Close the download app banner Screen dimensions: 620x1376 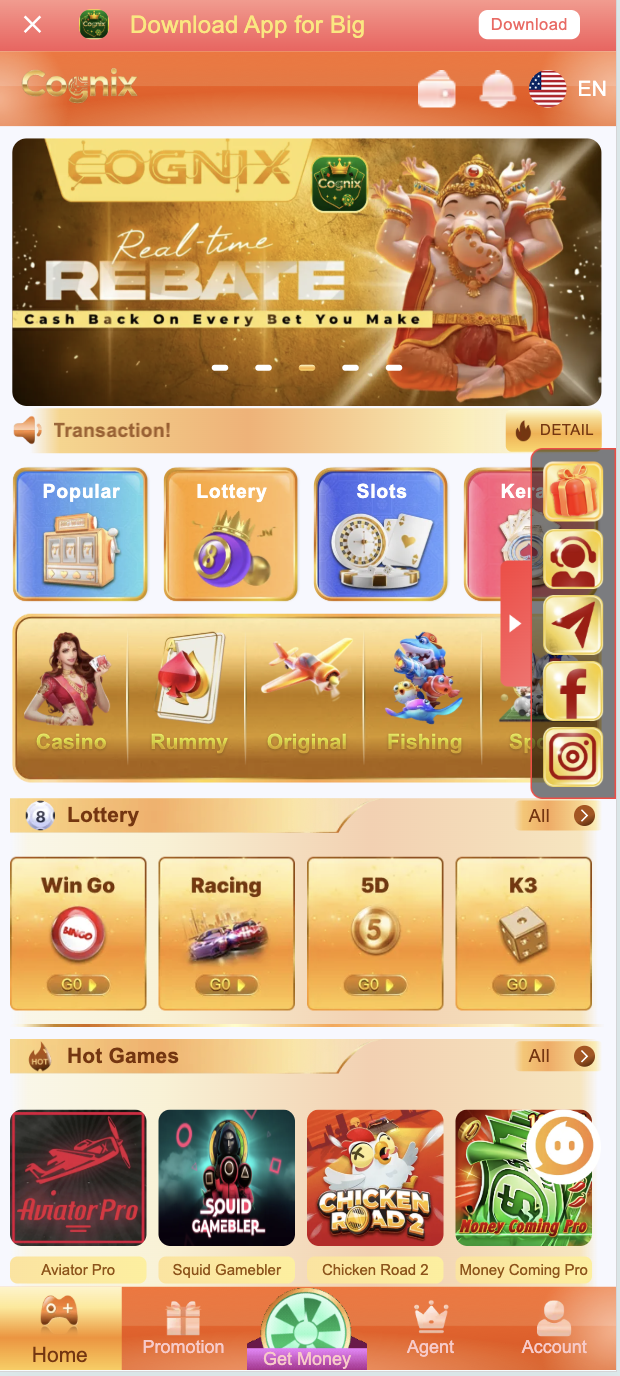pos(33,24)
